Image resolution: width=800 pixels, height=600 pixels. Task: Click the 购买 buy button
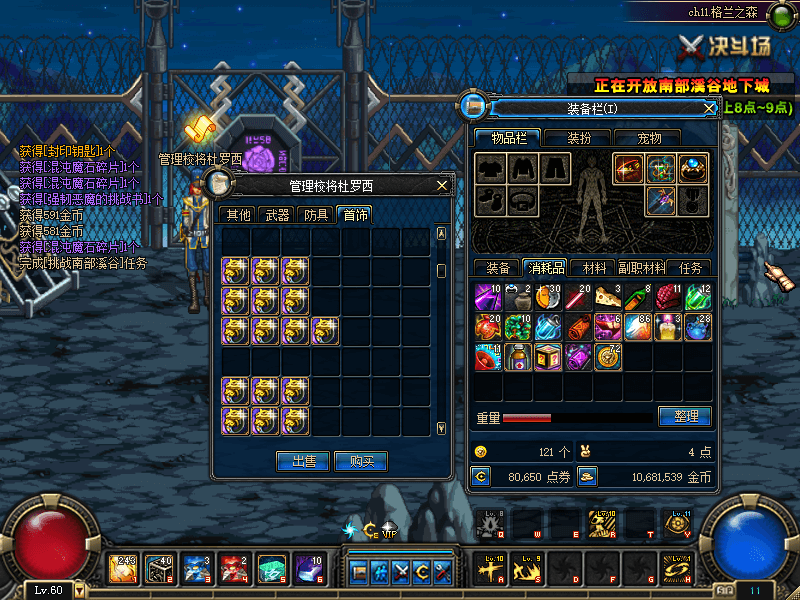click(x=361, y=461)
